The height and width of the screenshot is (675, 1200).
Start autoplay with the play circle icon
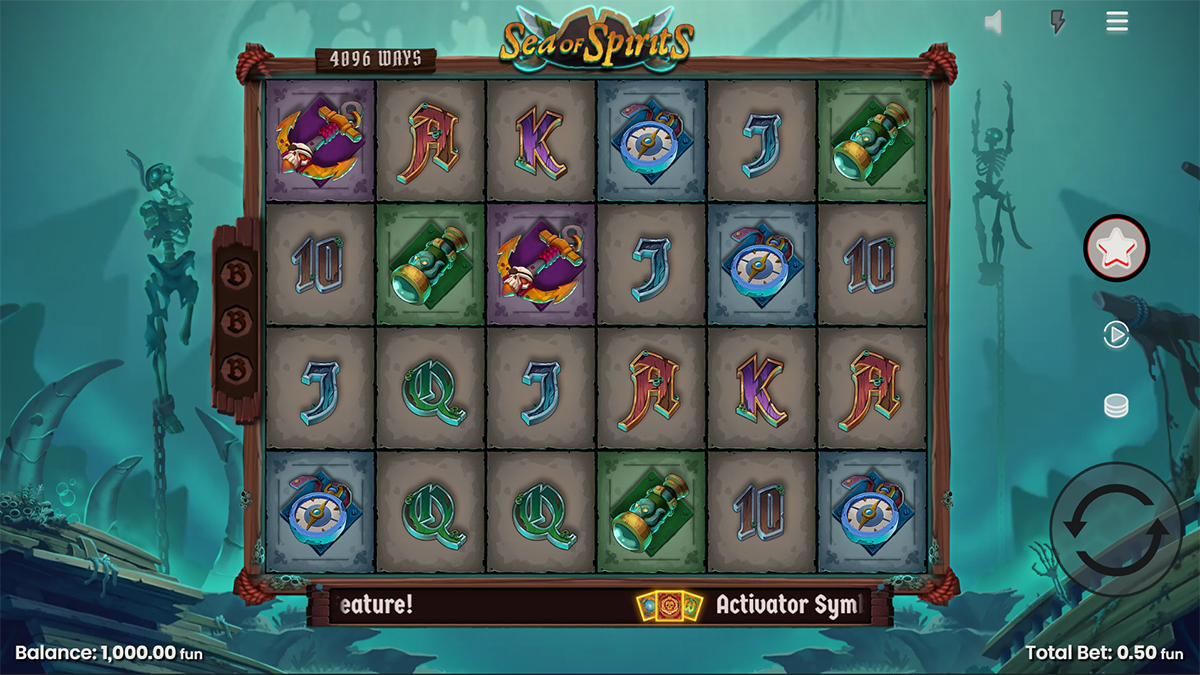pos(1116,335)
